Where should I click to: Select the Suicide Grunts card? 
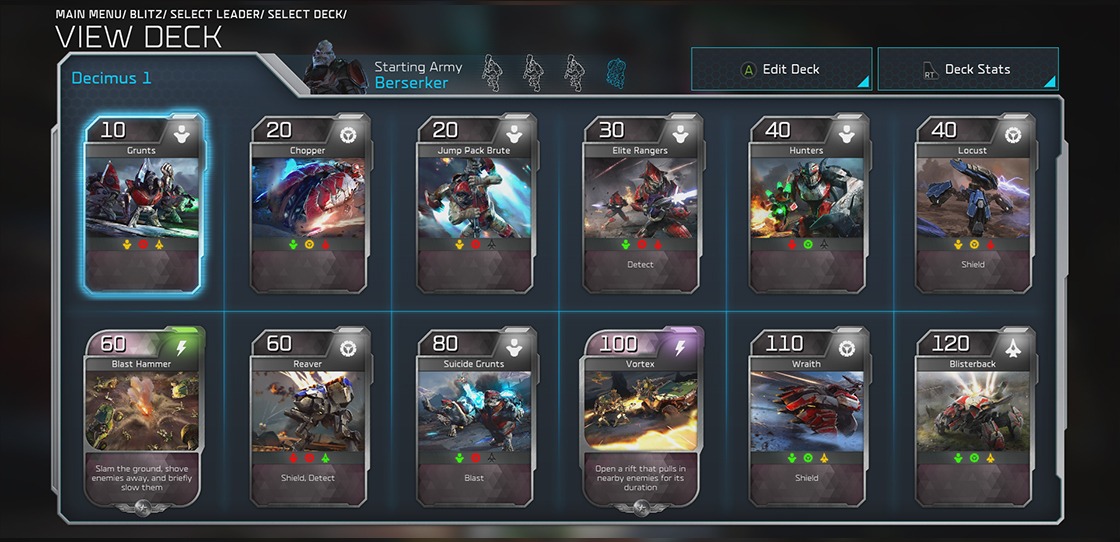[474, 417]
